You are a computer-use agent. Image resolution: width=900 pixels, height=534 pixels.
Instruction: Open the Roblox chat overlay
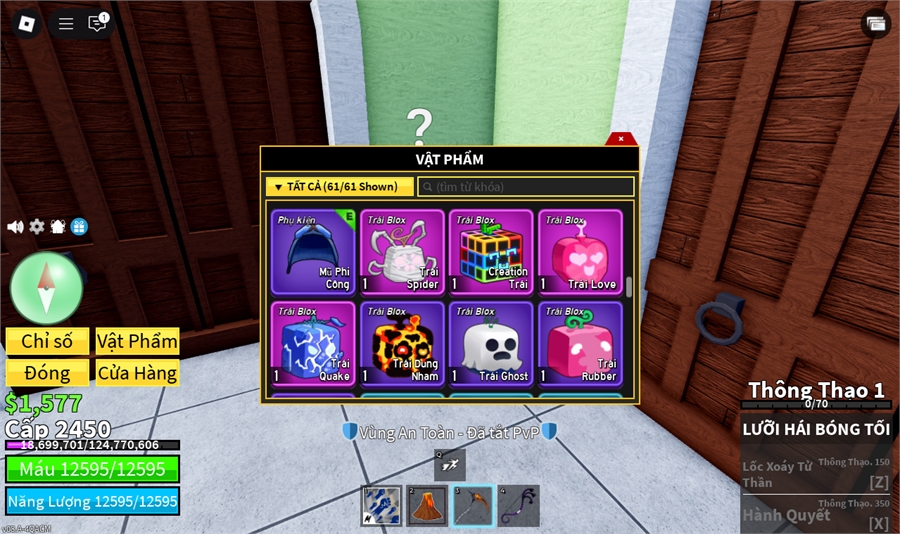(x=97, y=23)
